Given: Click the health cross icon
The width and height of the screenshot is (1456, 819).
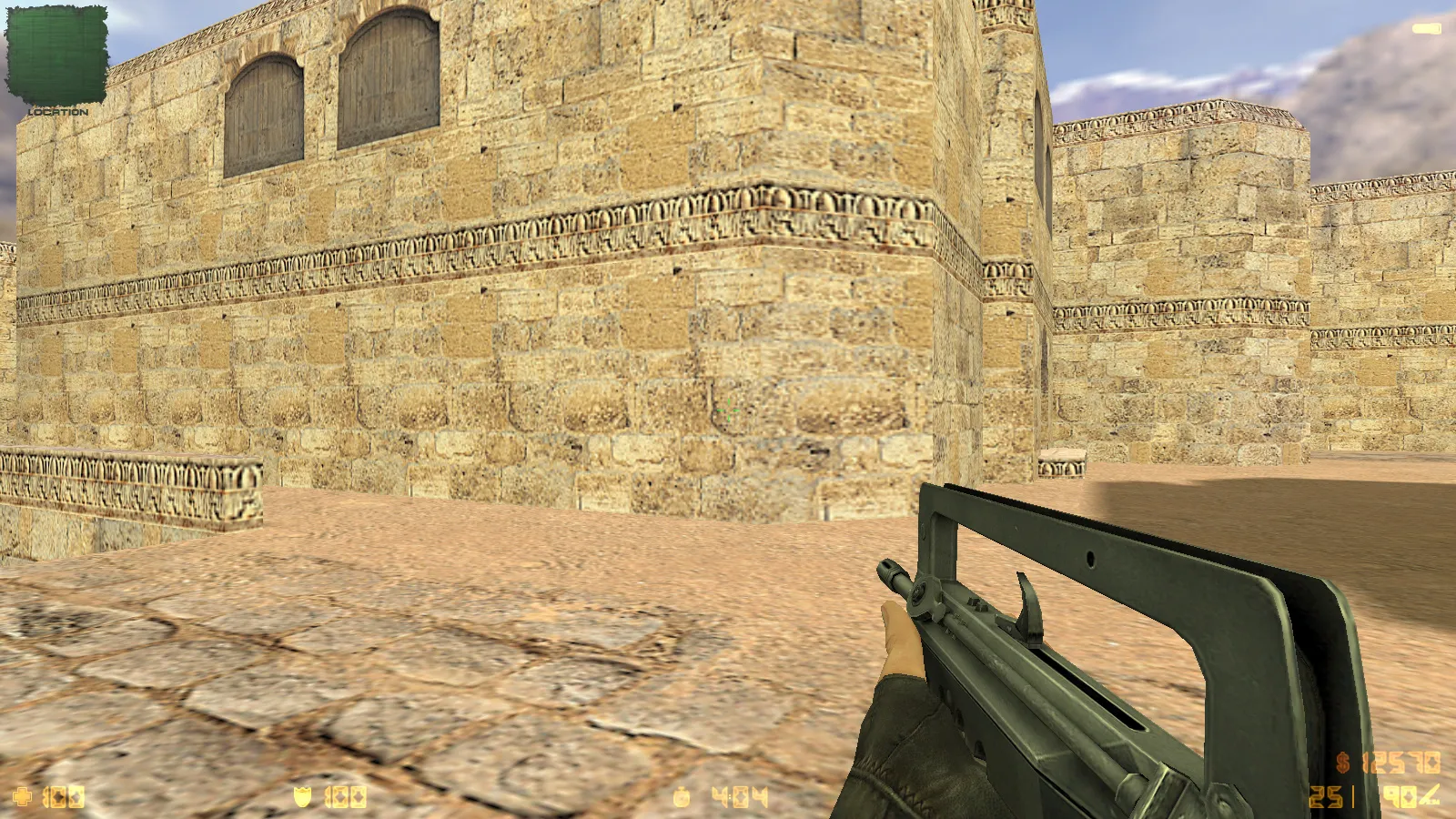Looking at the screenshot, I should (x=23, y=797).
